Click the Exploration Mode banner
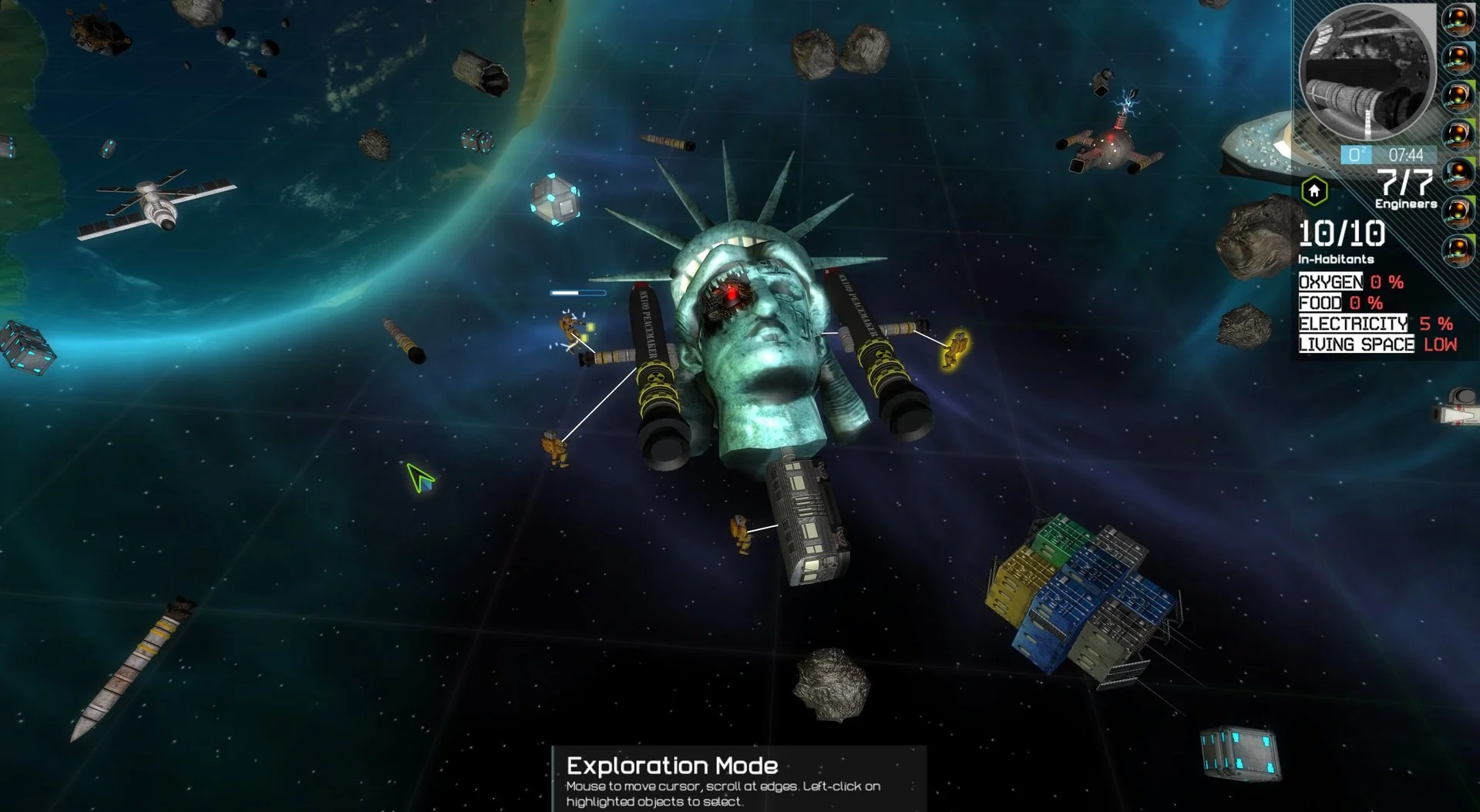1480x812 pixels. click(x=671, y=767)
